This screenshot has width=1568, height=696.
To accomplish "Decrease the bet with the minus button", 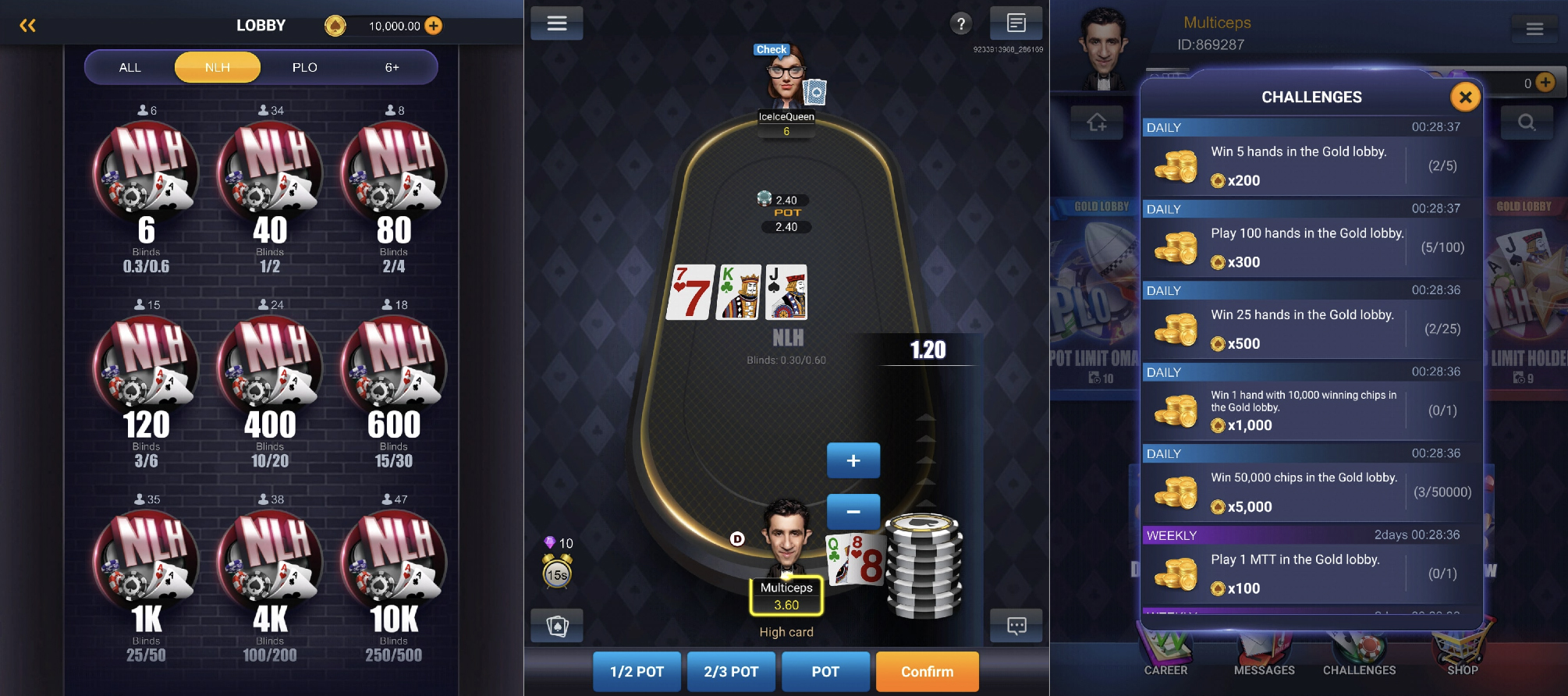I will pos(853,512).
